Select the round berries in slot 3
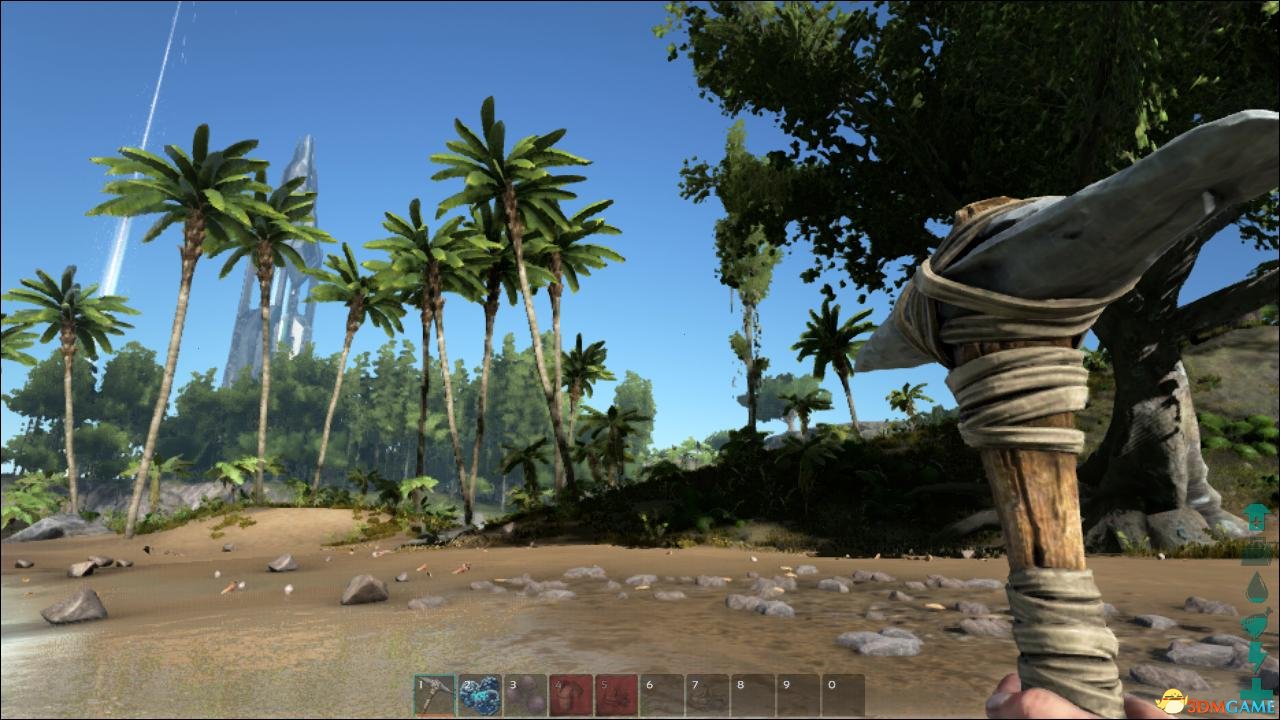Image resolution: width=1280 pixels, height=720 pixels. click(526, 695)
